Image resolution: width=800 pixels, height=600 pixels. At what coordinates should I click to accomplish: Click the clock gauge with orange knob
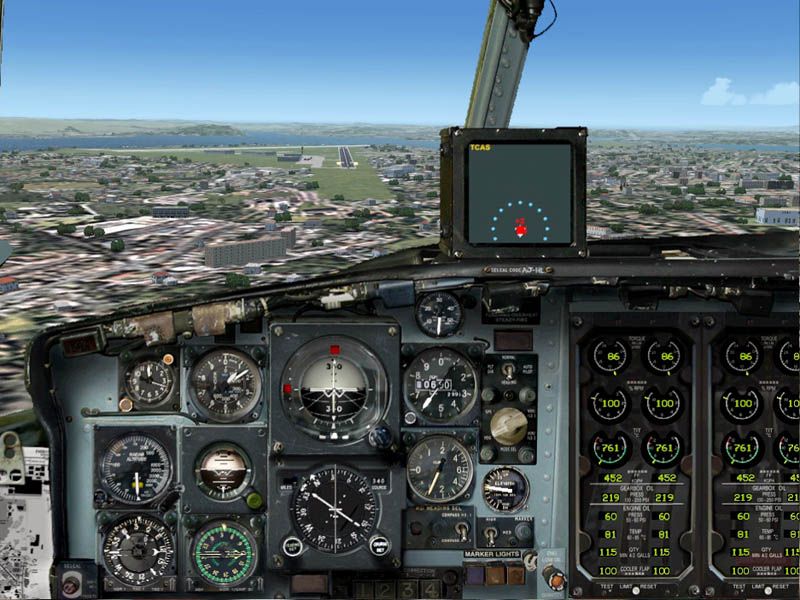[x=150, y=383]
